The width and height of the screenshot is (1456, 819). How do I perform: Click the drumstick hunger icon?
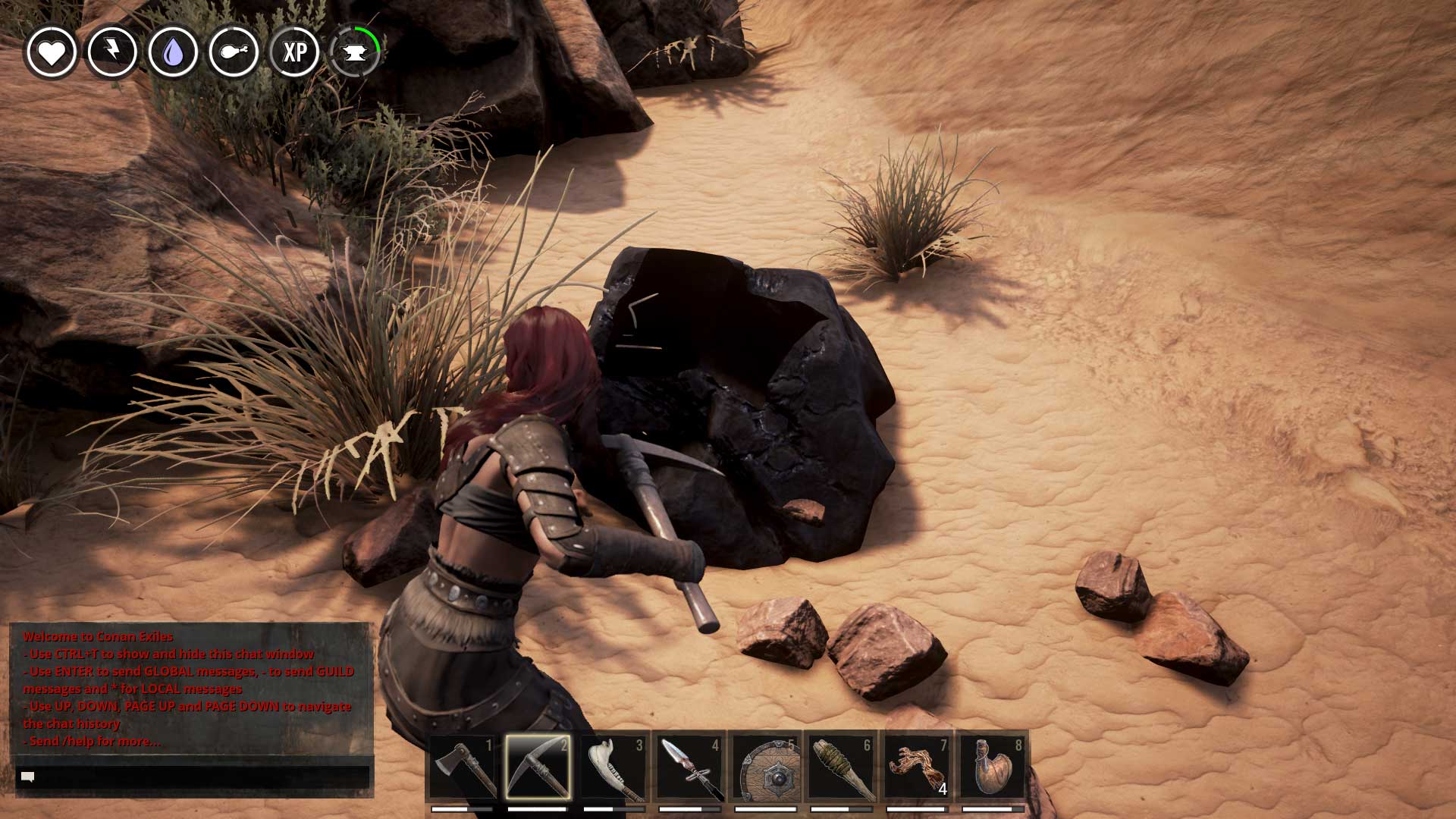coord(234,52)
